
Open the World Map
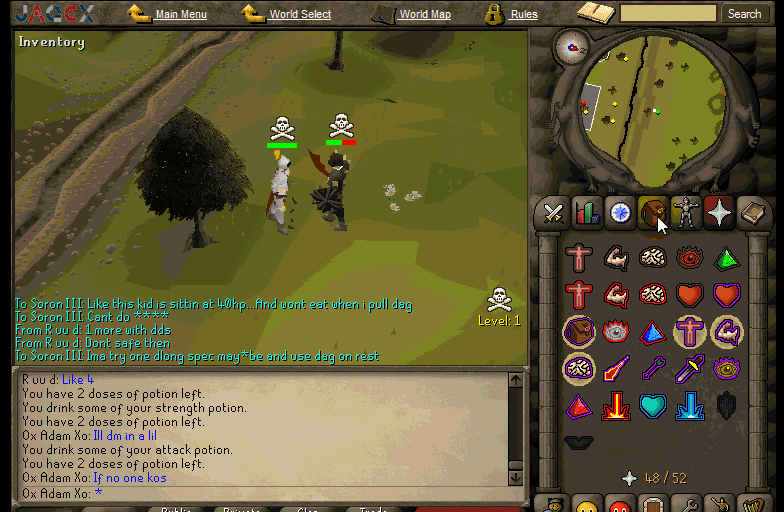coord(425,14)
